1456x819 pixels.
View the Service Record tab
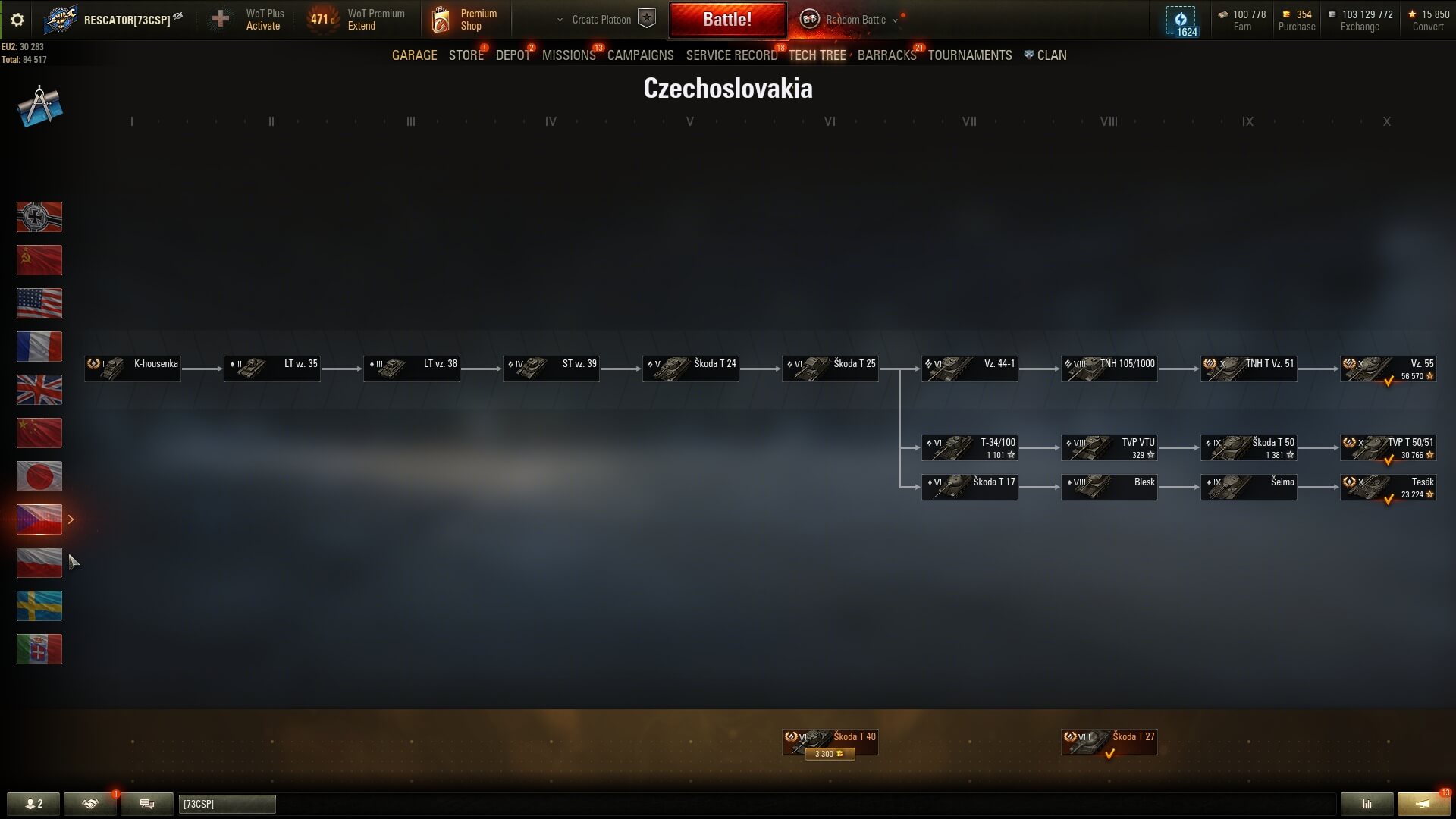coord(731,55)
